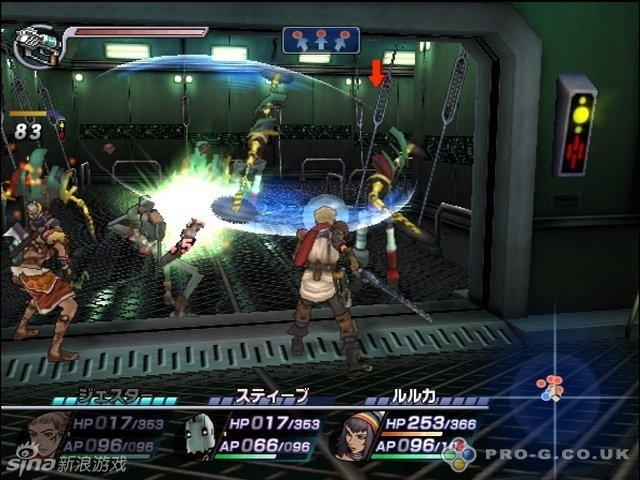Select the gun weapon icon
The height and width of the screenshot is (480, 640).
coord(38,46)
